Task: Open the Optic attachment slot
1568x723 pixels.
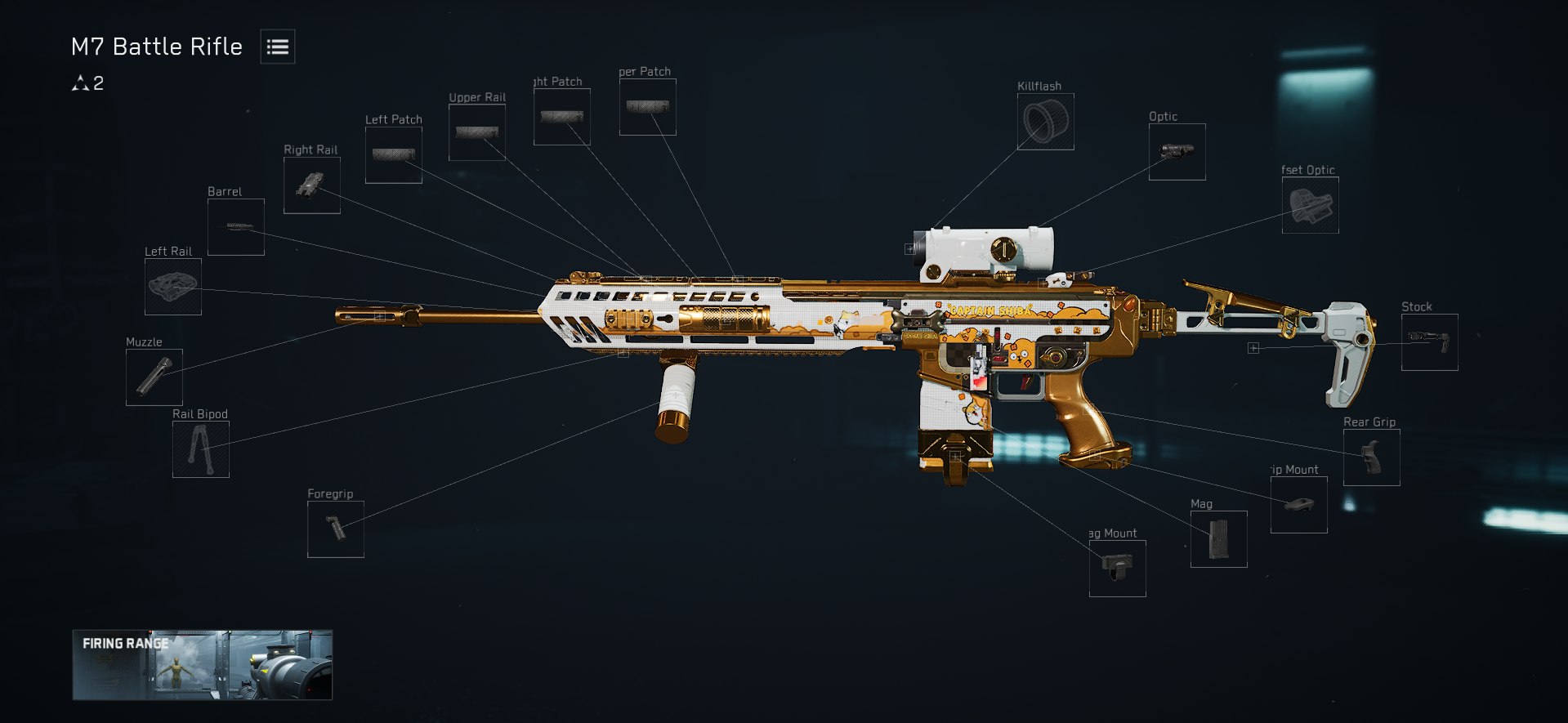Action: 1177,152
